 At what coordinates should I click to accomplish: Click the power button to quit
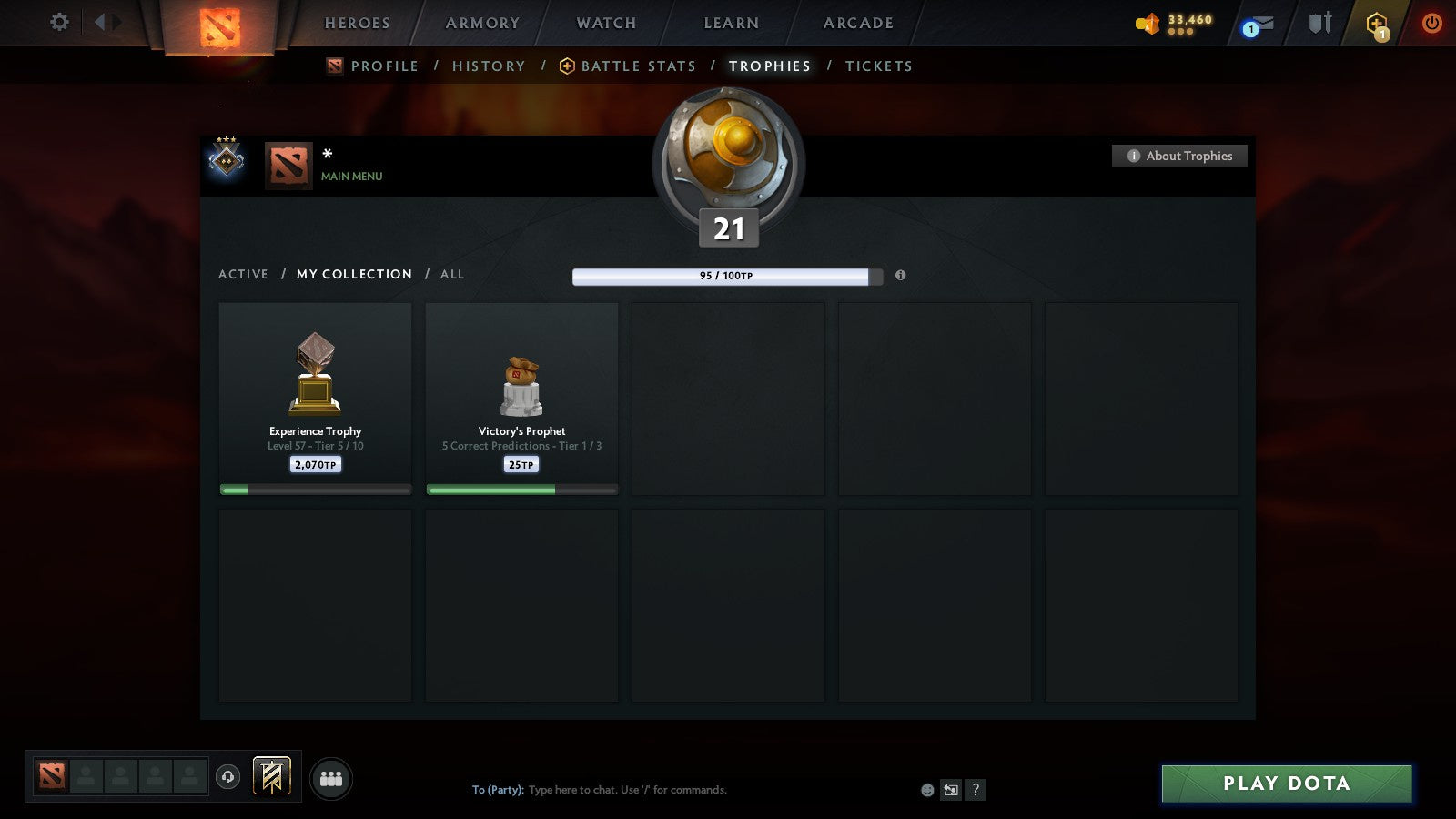(x=1430, y=23)
